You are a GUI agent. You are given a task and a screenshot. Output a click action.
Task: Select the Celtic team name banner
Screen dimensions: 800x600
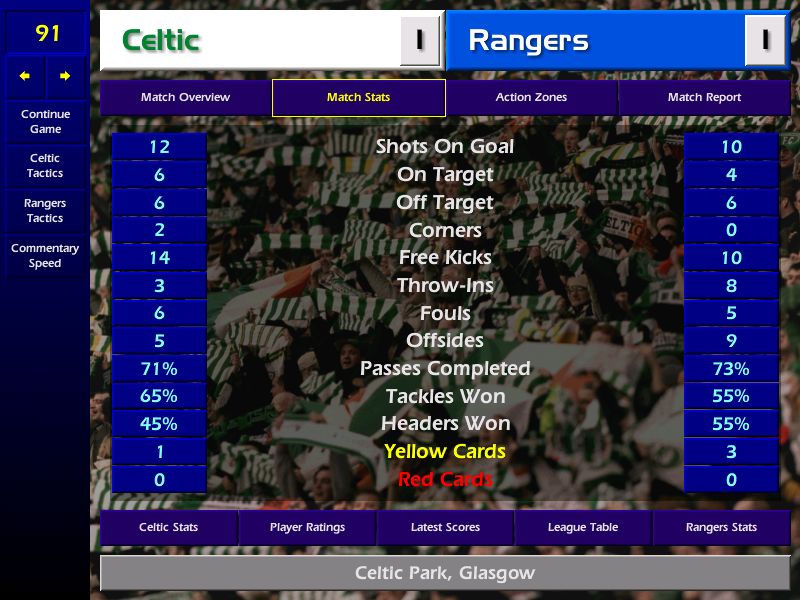point(250,40)
